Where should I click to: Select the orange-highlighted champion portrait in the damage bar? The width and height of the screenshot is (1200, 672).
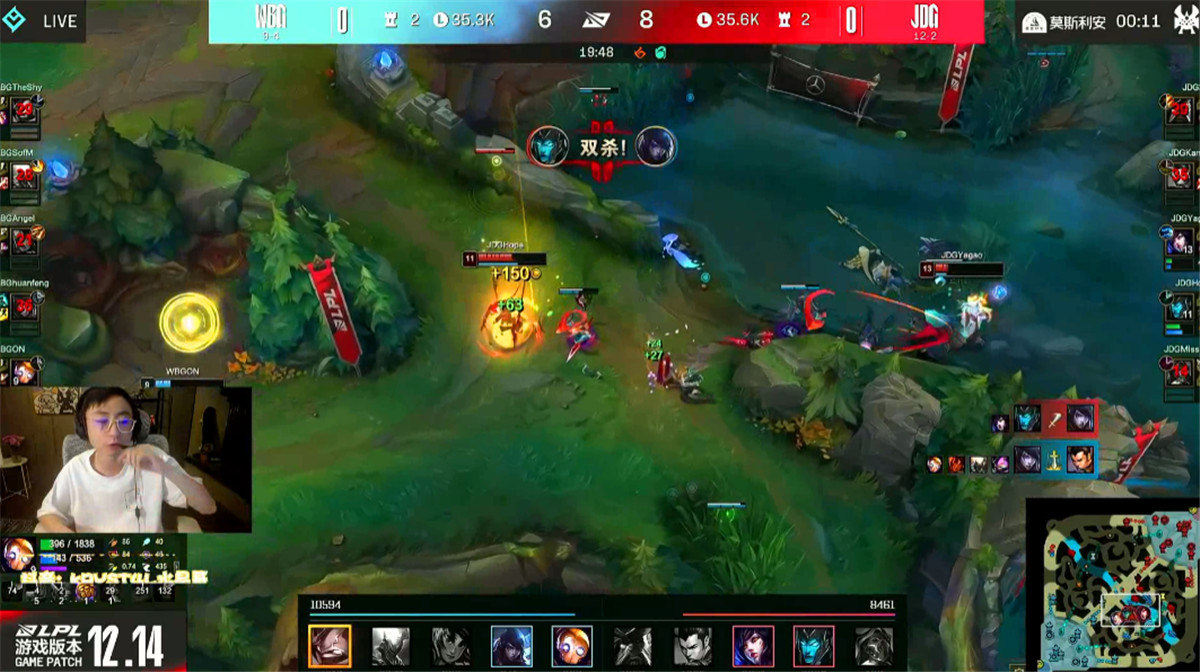pyautogui.click(x=329, y=646)
